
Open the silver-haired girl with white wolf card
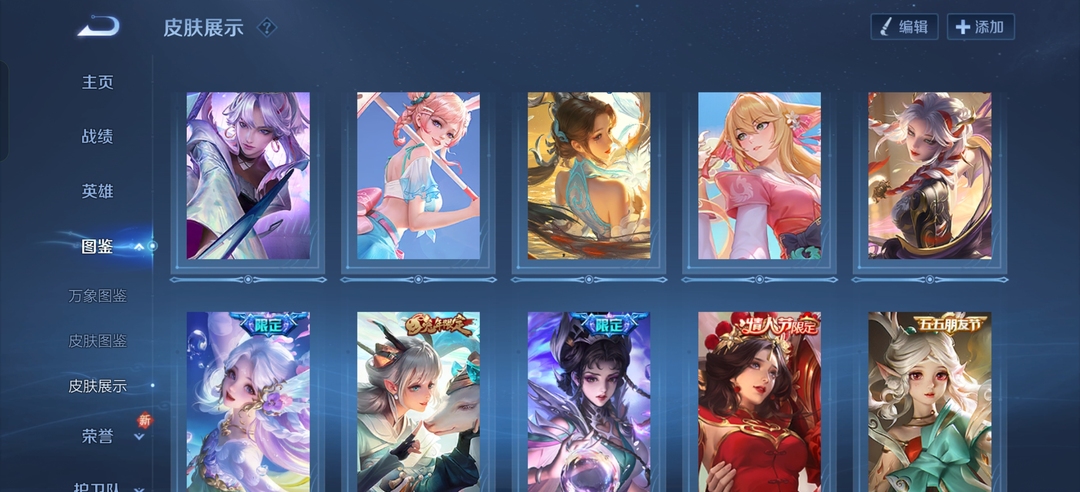coord(418,402)
